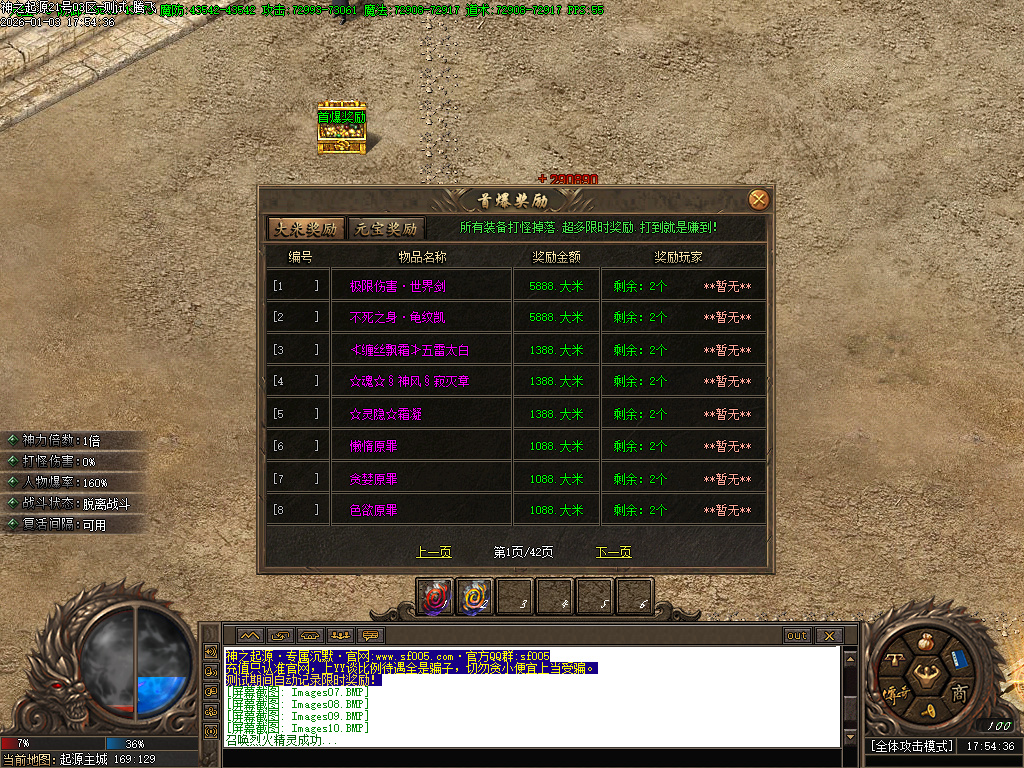Open the shop via the 商 button
This screenshot has height=768, width=1024.
pyautogui.click(x=959, y=692)
